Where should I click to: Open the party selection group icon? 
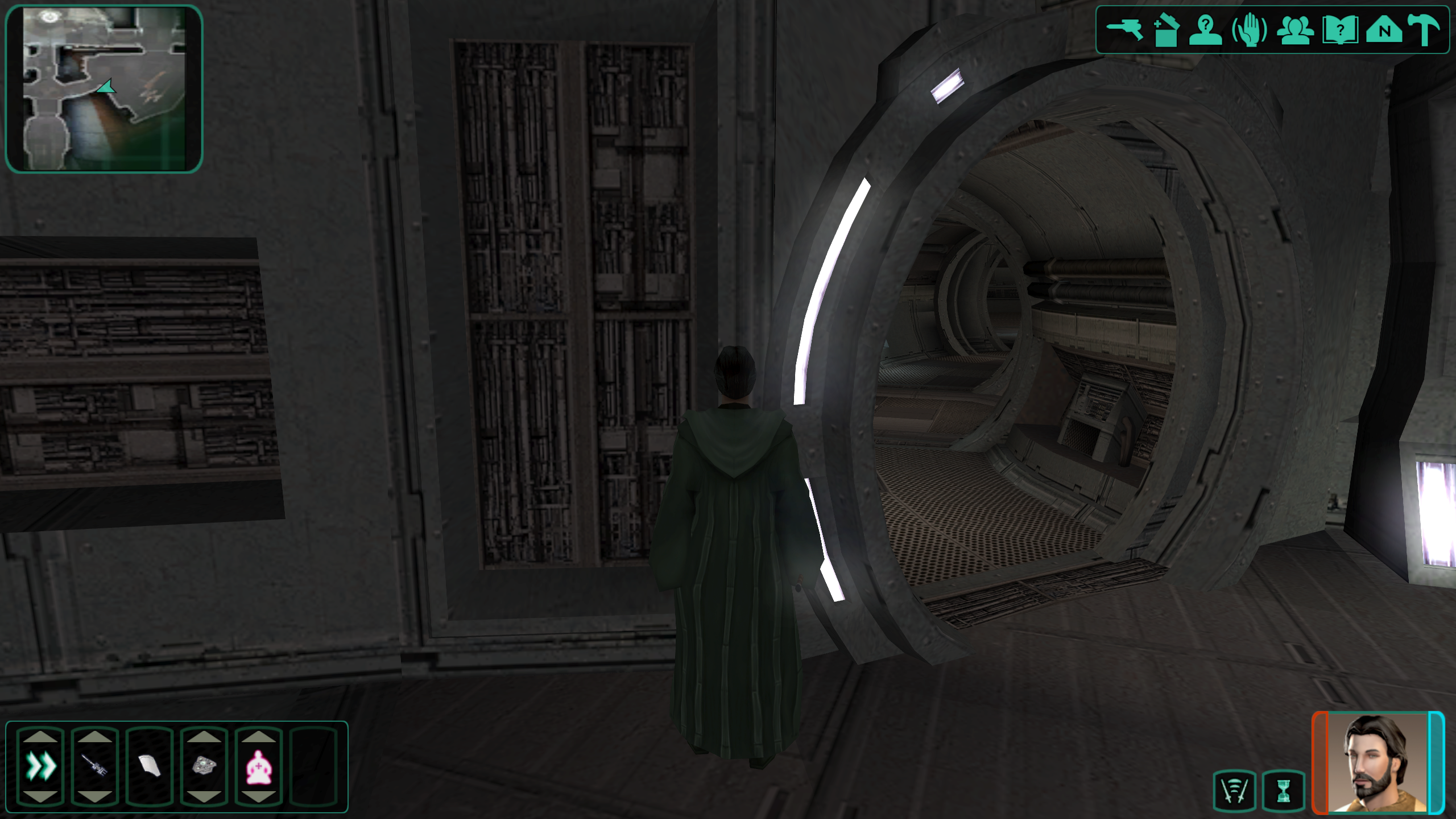click(1295, 30)
